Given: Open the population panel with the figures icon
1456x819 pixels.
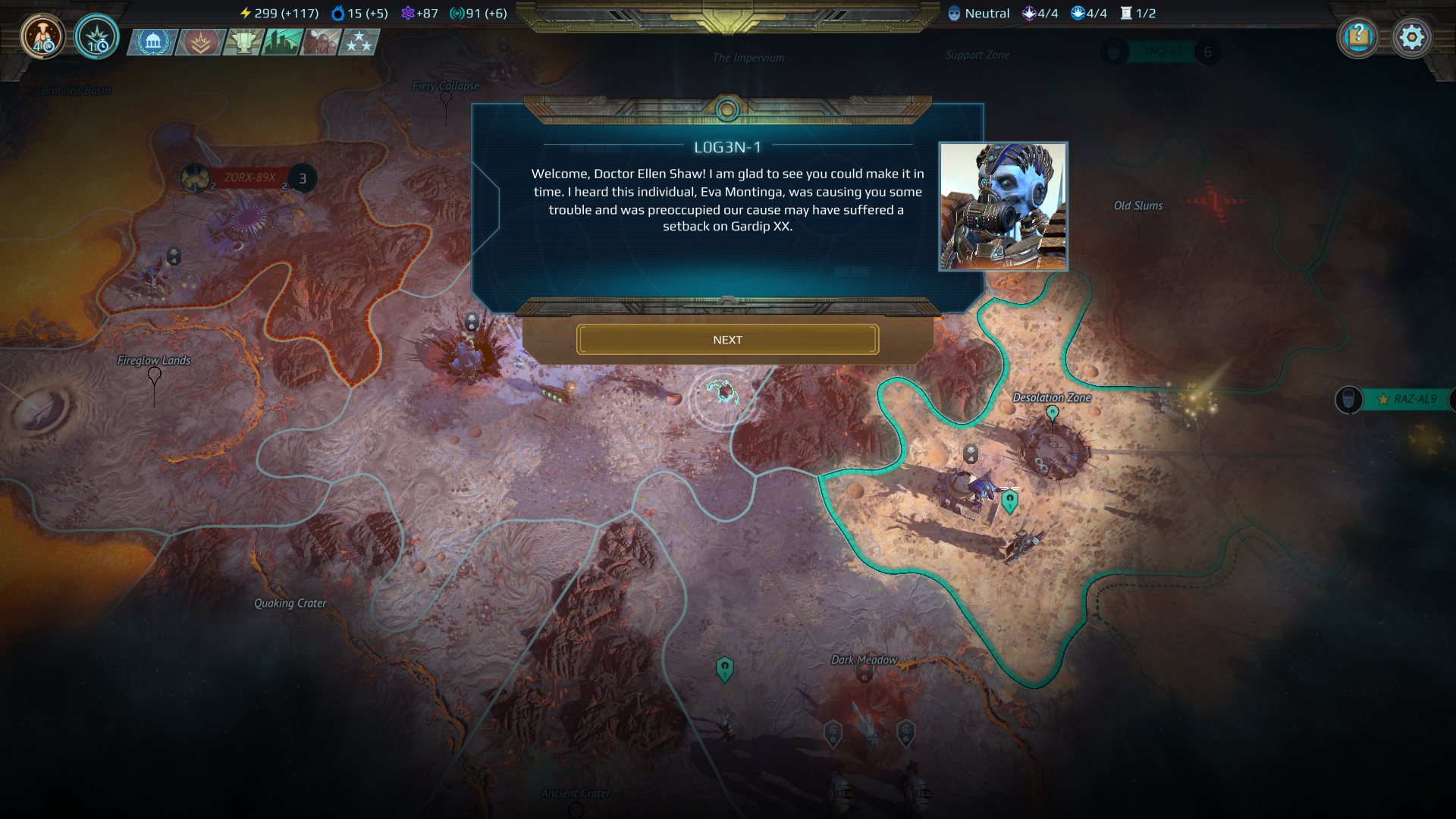Looking at the screenshot, I should coord(318,43).
